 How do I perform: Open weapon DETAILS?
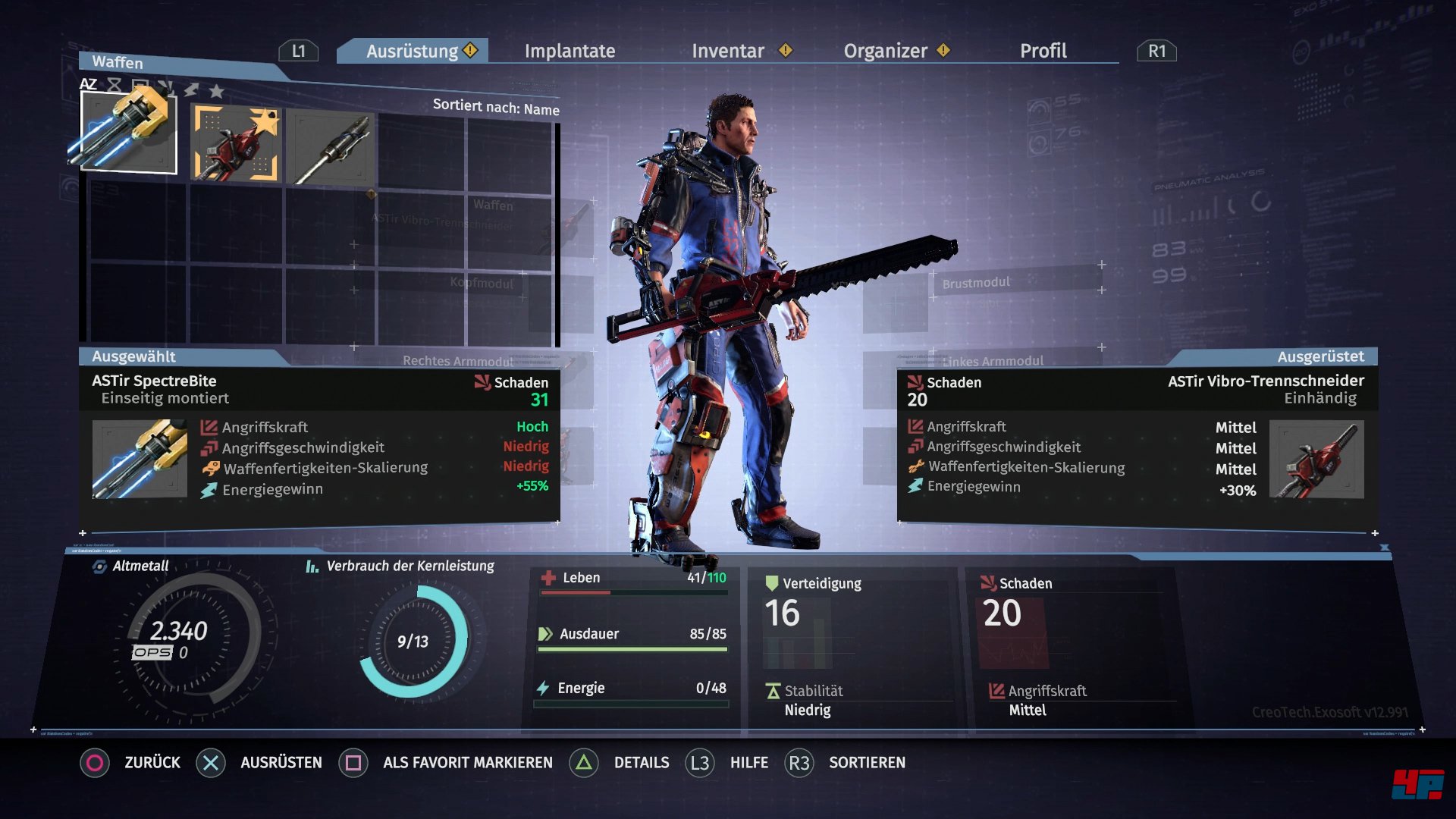pyautogui.click(x=641, y=762)
